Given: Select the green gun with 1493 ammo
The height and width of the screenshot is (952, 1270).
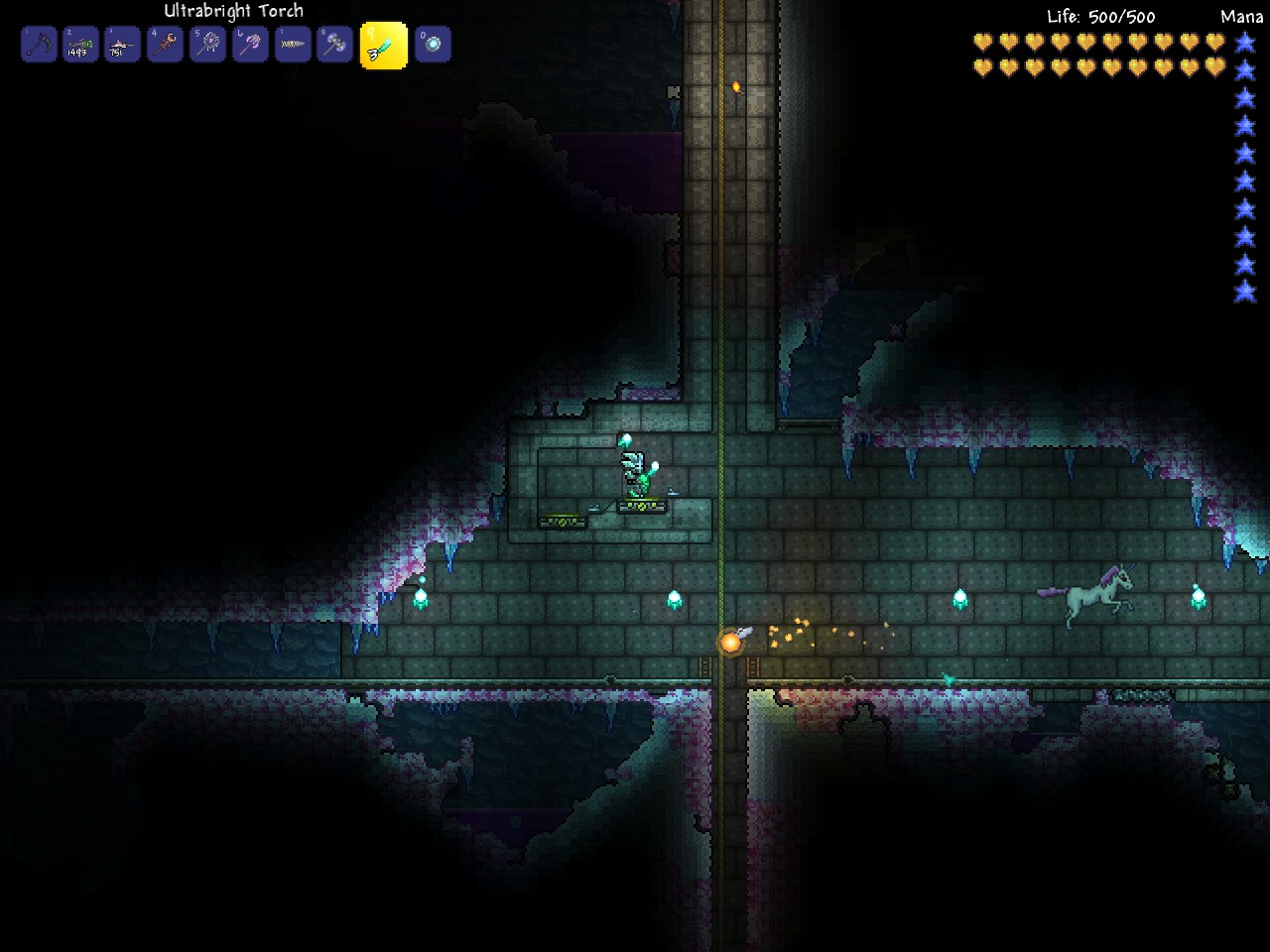Looking at the screenshot, I should 80,45.
